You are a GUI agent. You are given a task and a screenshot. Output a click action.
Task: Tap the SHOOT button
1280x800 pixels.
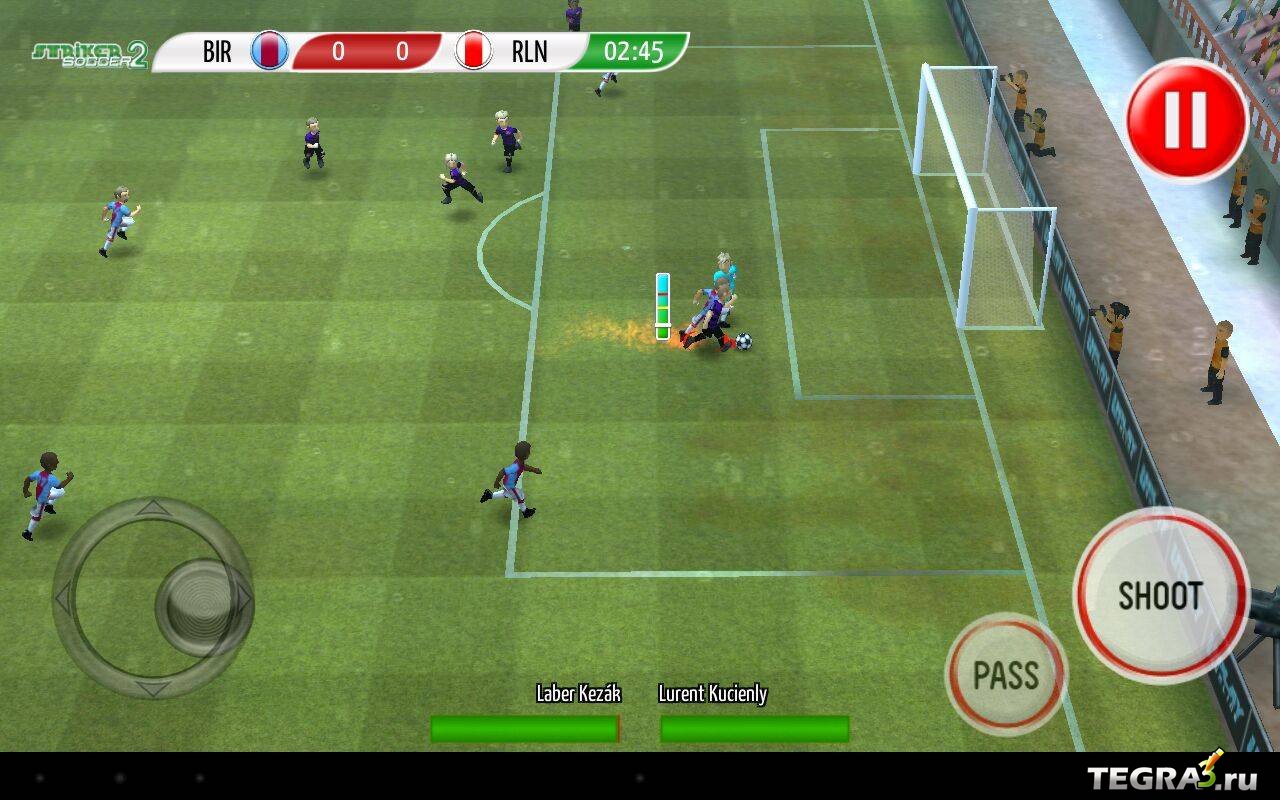point(1160,595)
